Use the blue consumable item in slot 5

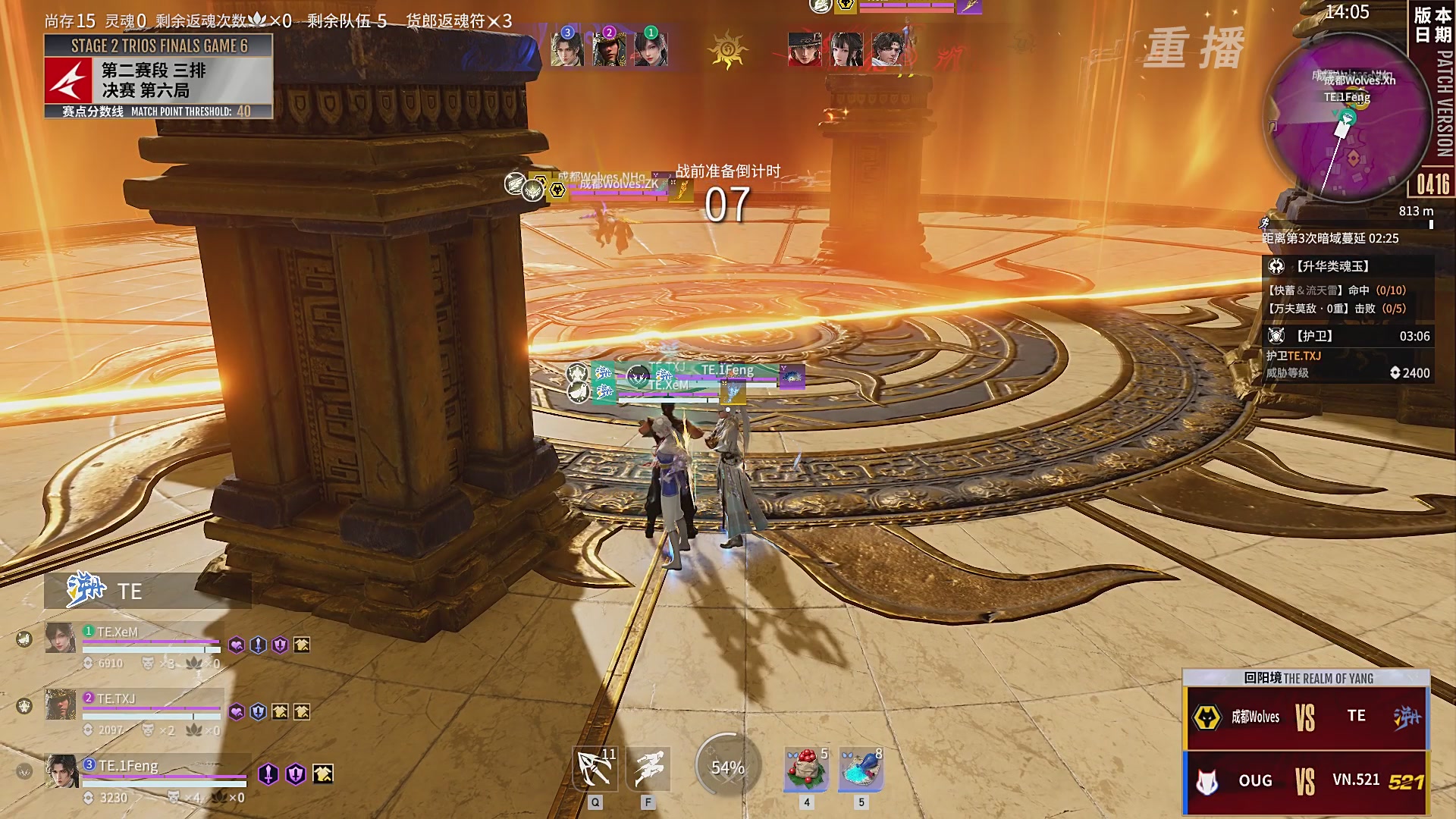[861, 770]
